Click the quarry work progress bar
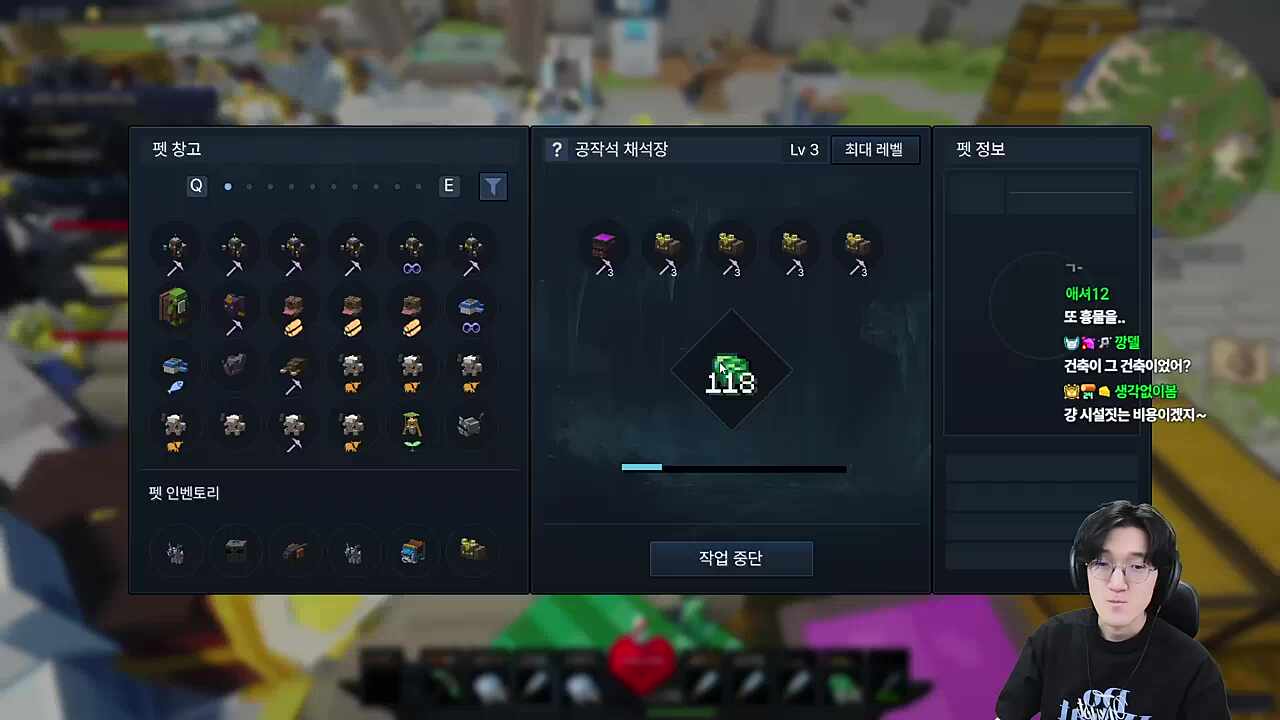 [733, 468]
